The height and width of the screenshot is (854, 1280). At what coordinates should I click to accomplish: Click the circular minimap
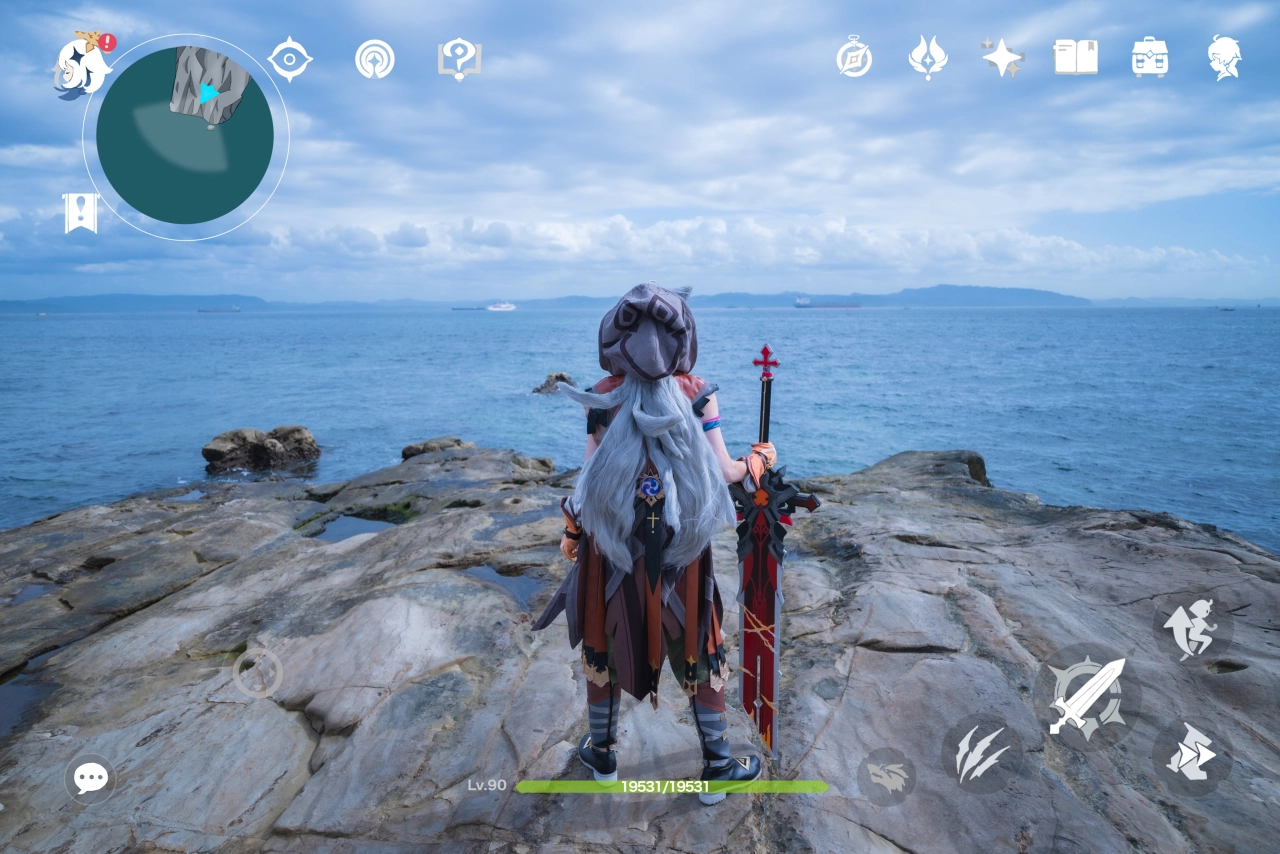pyautogui.click(x=185, y=136)
